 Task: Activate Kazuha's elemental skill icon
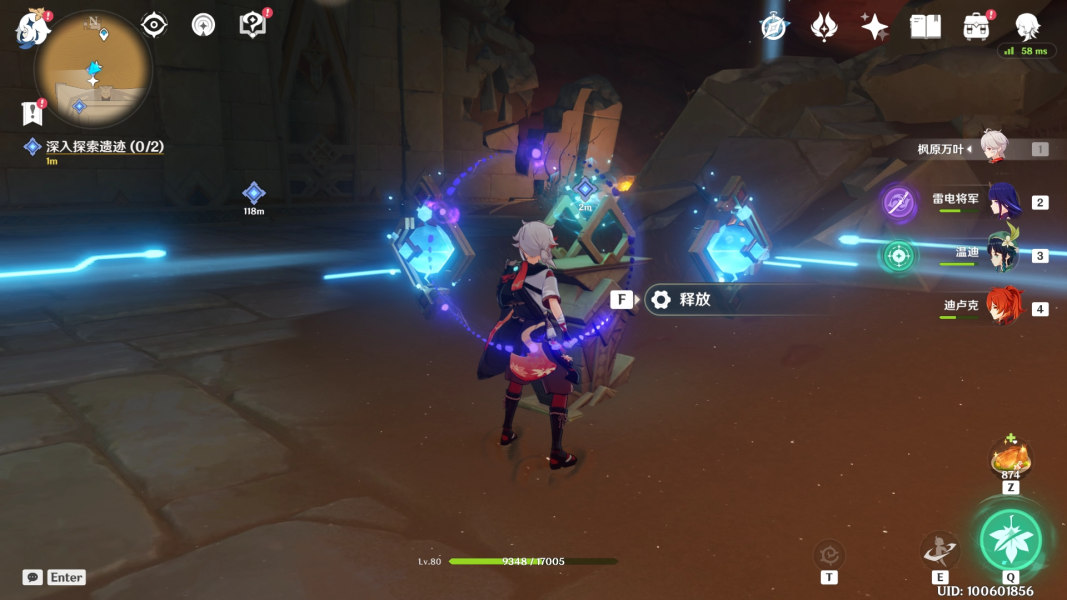pyautogui.click(x=940, y=549)
